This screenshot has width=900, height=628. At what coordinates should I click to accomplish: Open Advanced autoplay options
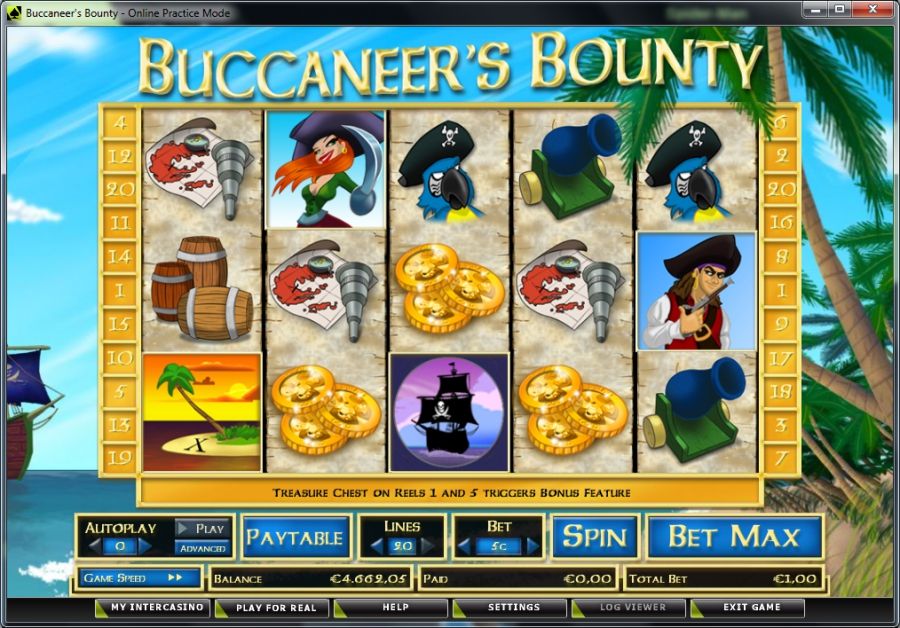pyautogui.click(x=202, y=548)
